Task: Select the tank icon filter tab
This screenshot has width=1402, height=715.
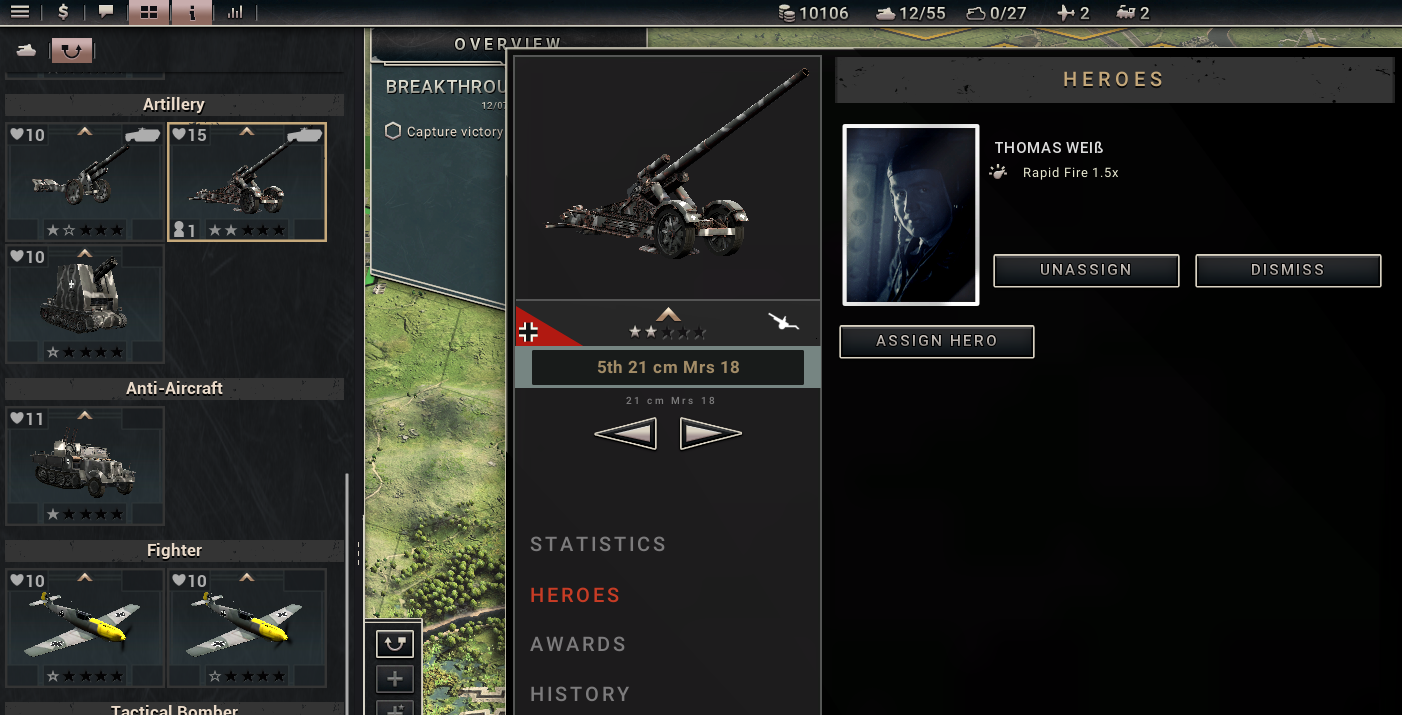Action: pyautogui.click(x=27, y=50)
